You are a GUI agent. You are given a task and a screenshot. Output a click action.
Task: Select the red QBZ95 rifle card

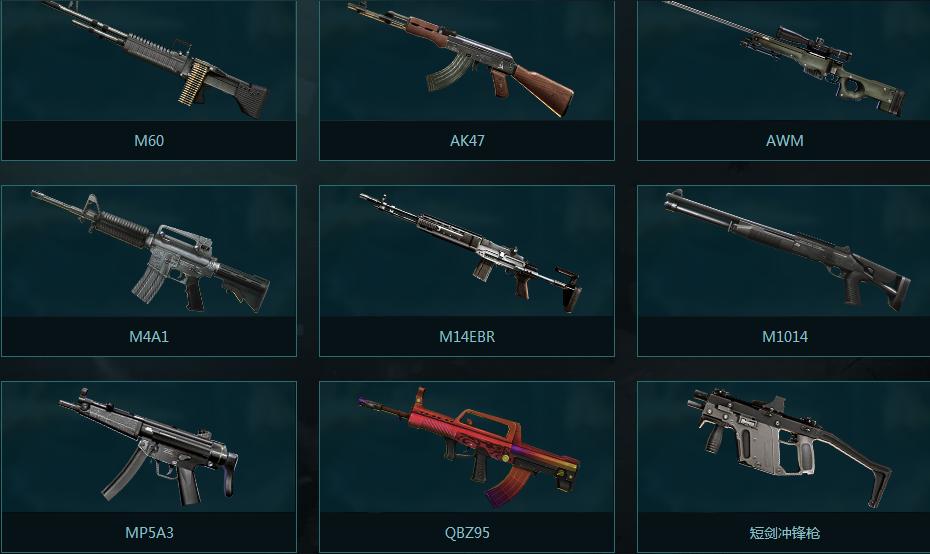point(467,466)
